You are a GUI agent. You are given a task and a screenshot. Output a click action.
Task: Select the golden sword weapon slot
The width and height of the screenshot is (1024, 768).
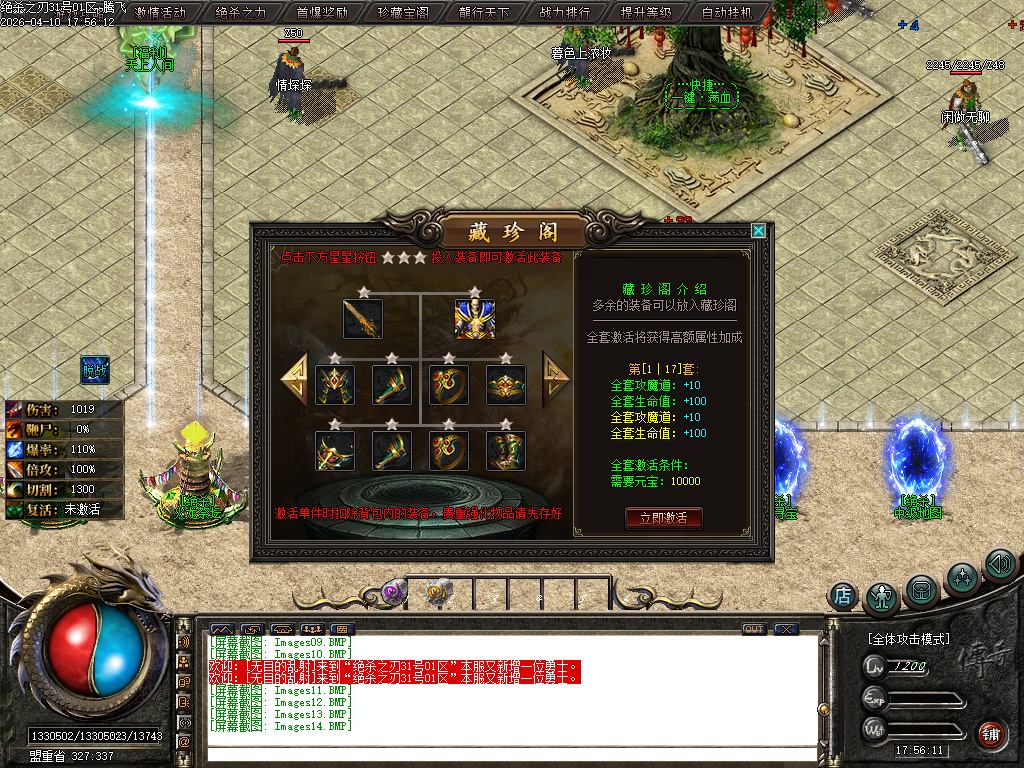click(363, 319)
